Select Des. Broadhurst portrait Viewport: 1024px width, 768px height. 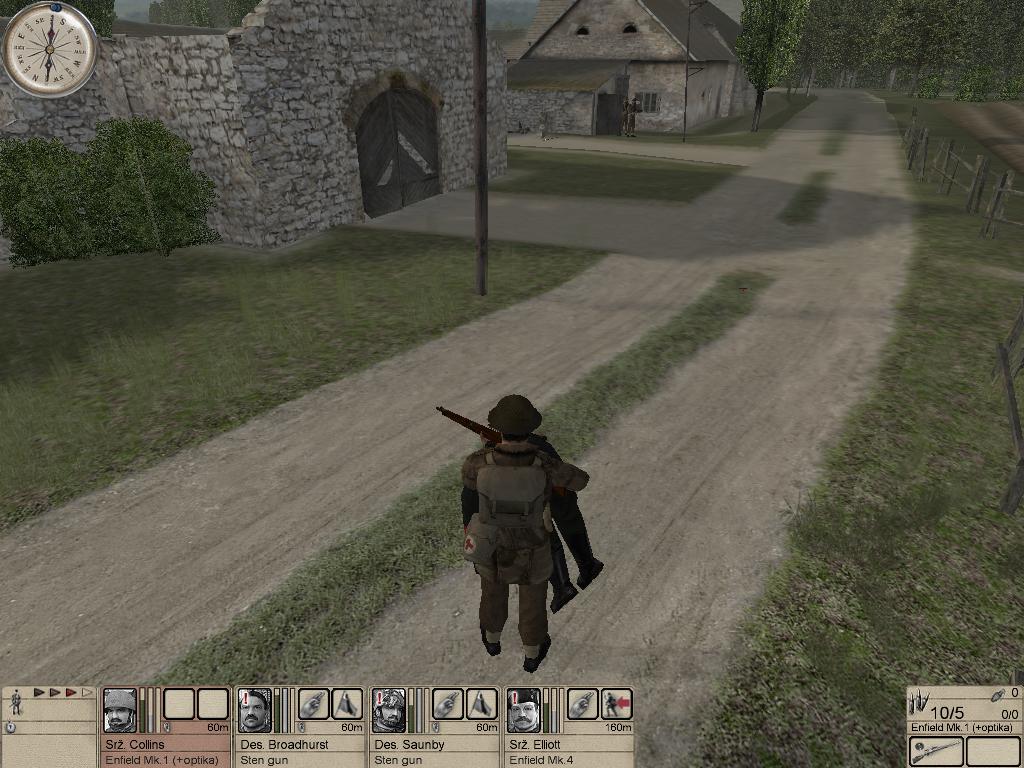coord(254,710)
